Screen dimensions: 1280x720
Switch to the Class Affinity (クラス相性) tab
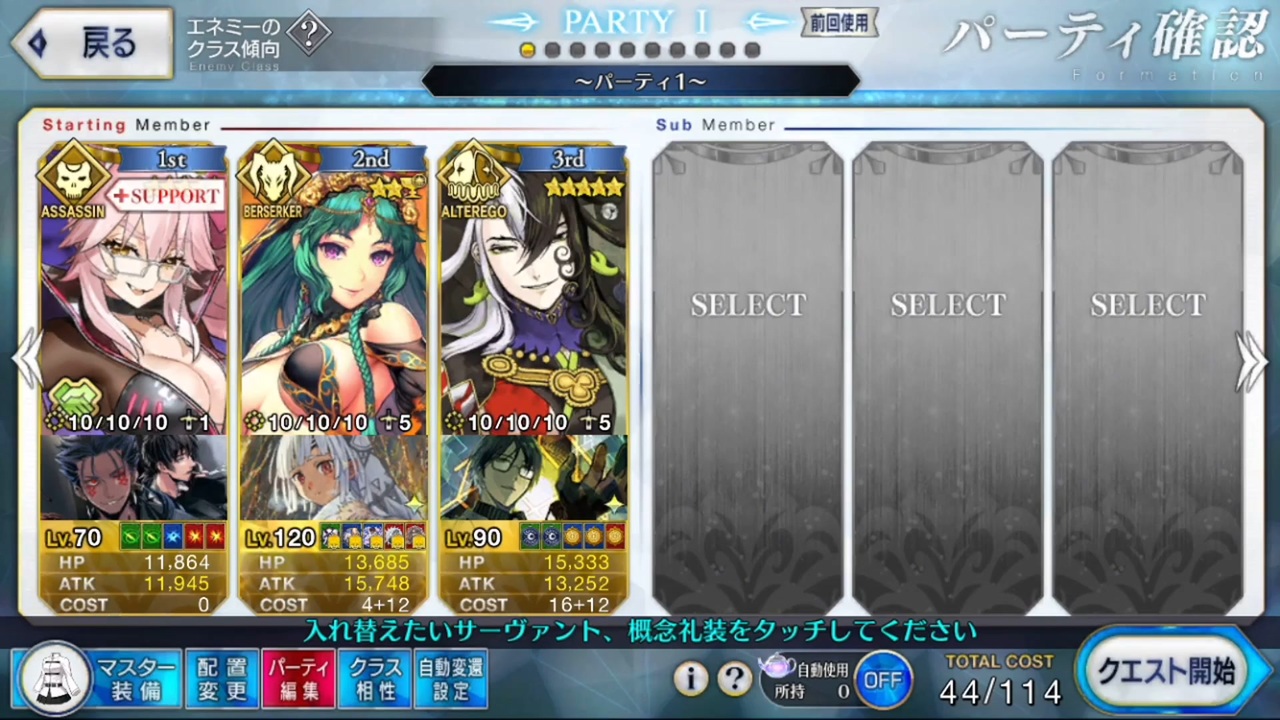coord(373,679)
